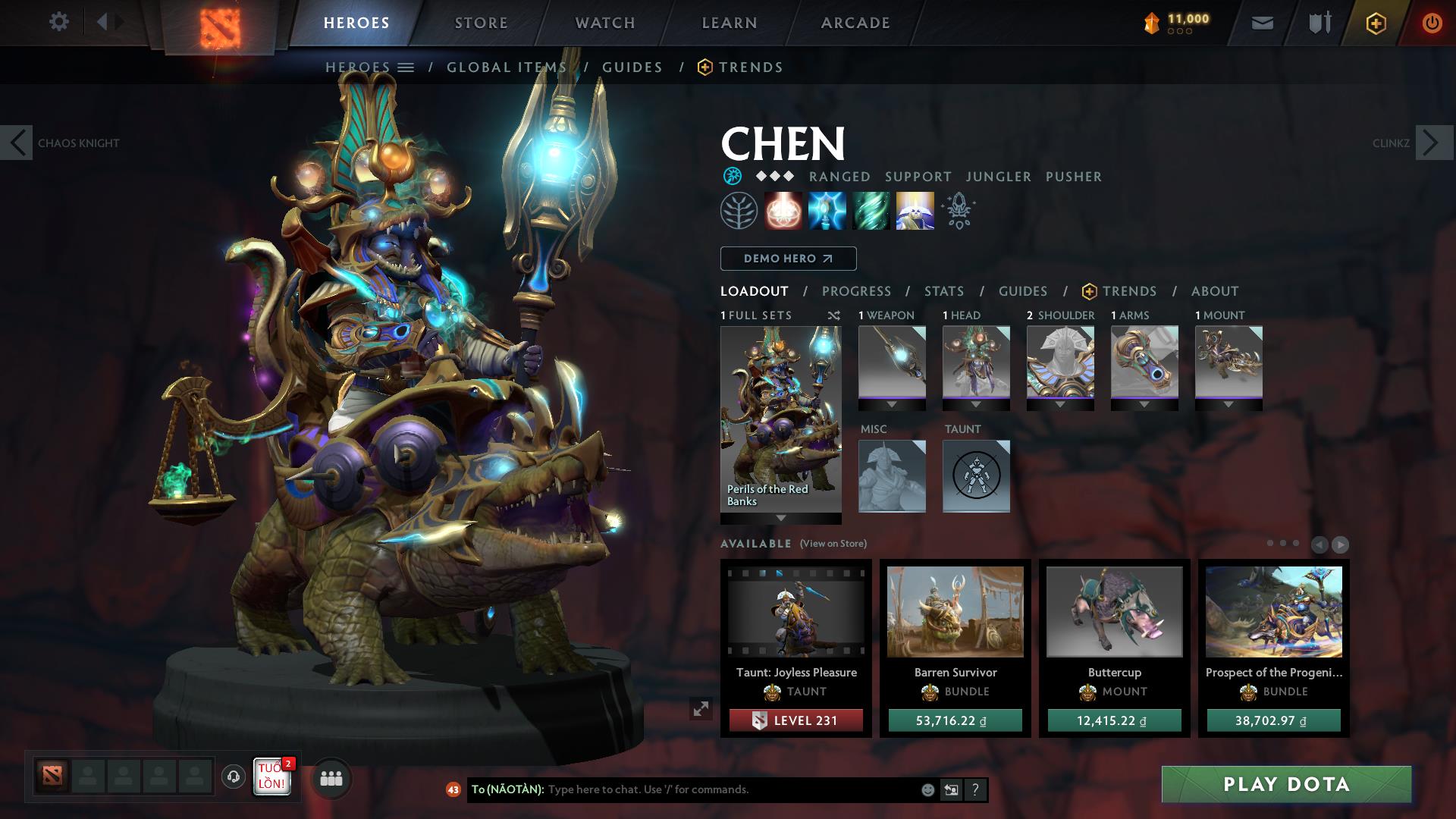Select the Buttercup mount thumbnail
Viewport: 1456px width, 819px height.
(x=1113, y=613)
